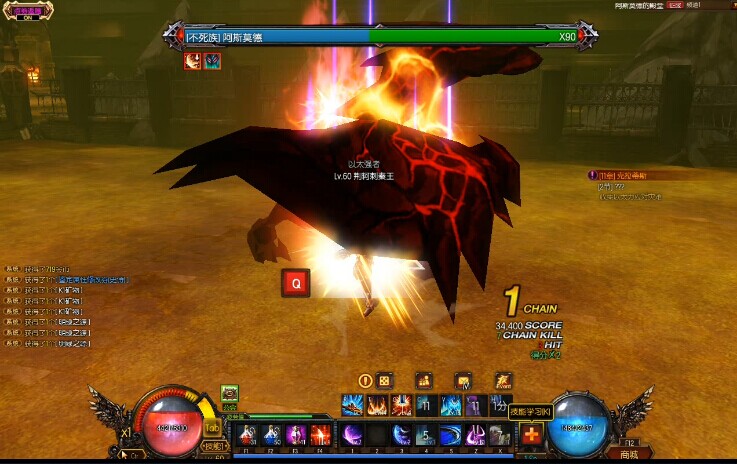
Task: Click the fire buff icon under boss bar
Action: (x=192, y=61)
